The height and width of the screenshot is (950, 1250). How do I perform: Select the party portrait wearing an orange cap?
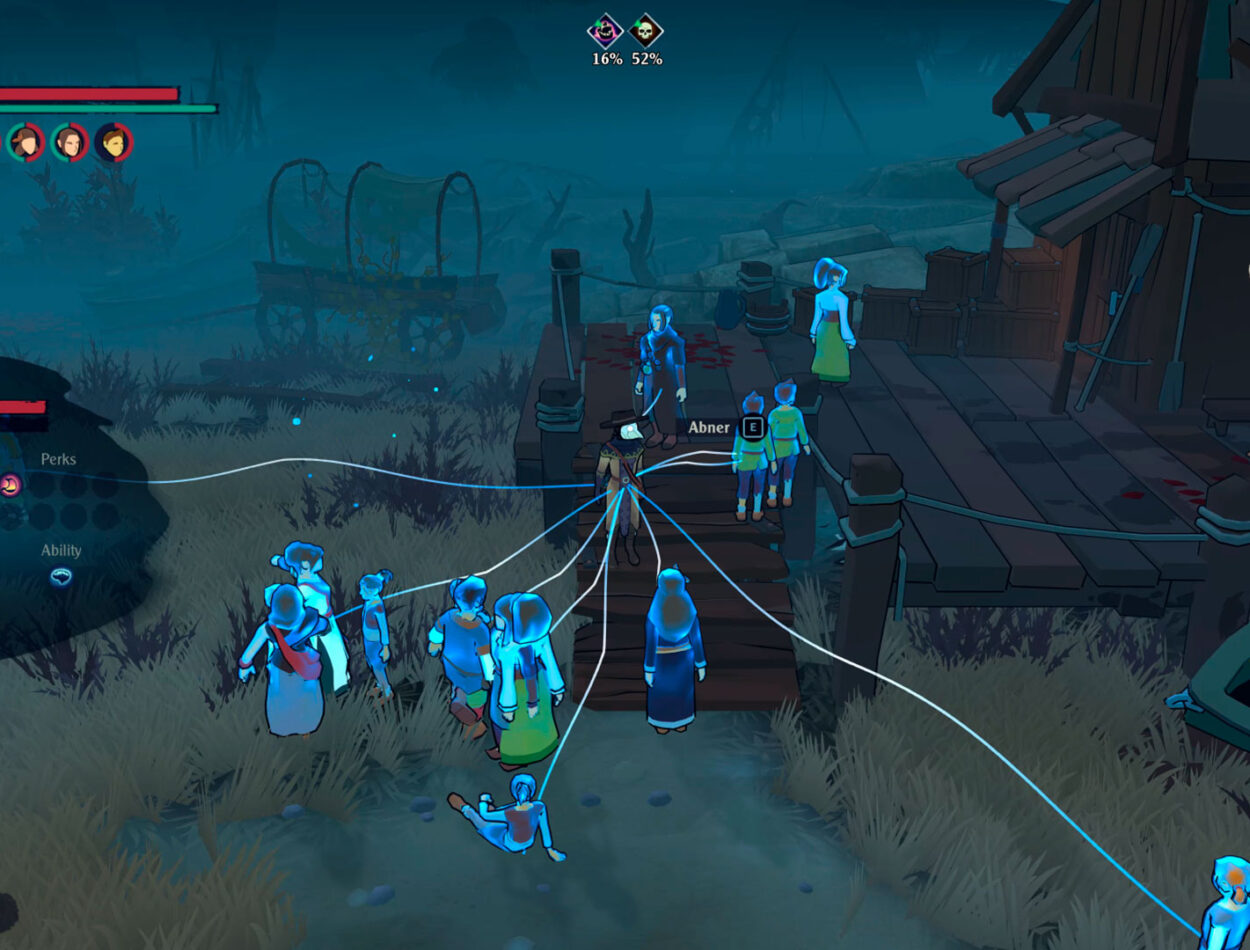click(x=25, y=142)
